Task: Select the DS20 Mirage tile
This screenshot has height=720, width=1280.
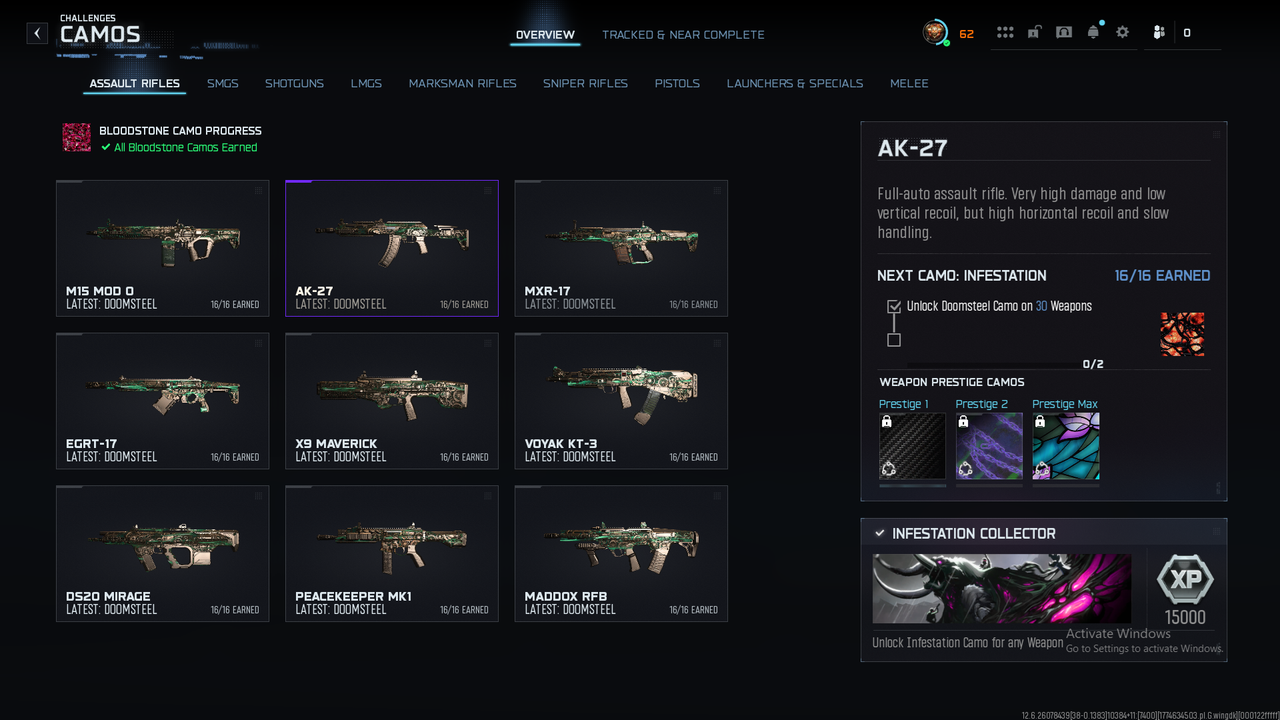Action: [163, 554]
